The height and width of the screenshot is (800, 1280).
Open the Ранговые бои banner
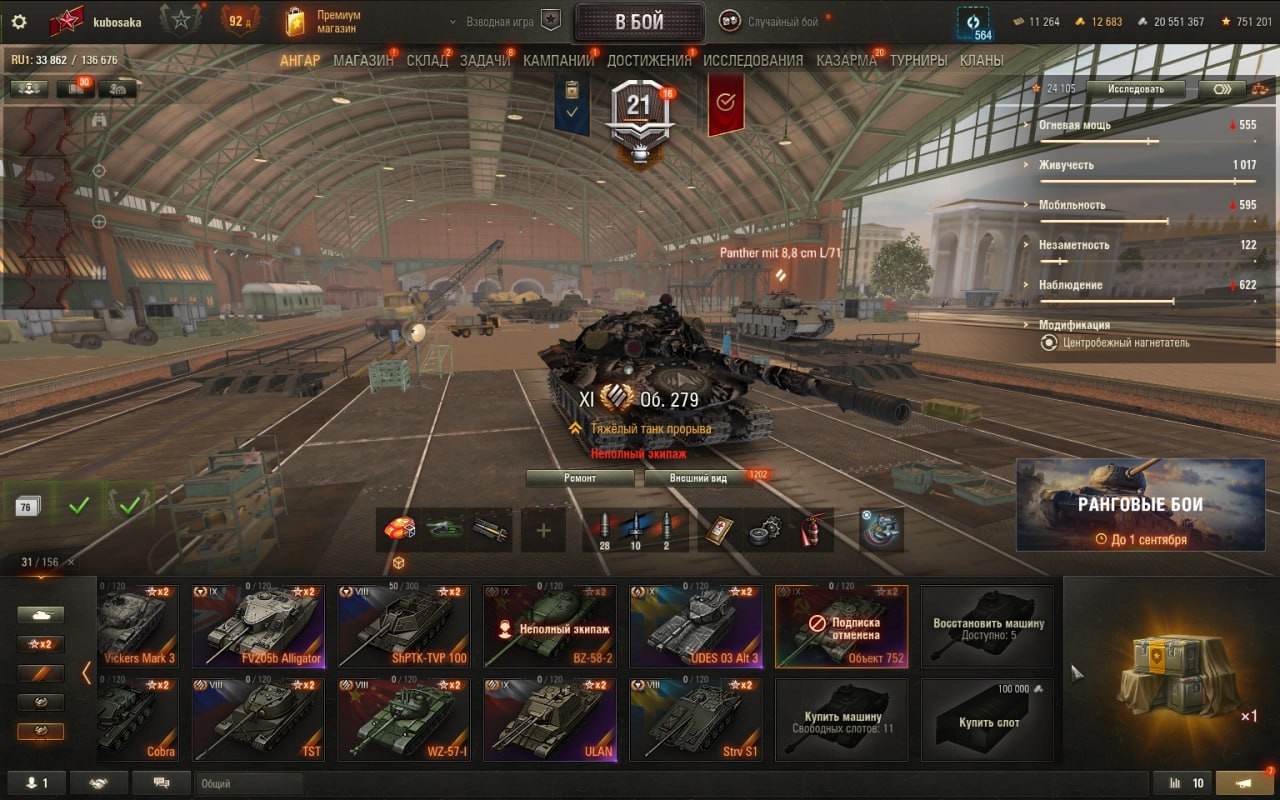pyautogui.click(x=1140, y=505)
